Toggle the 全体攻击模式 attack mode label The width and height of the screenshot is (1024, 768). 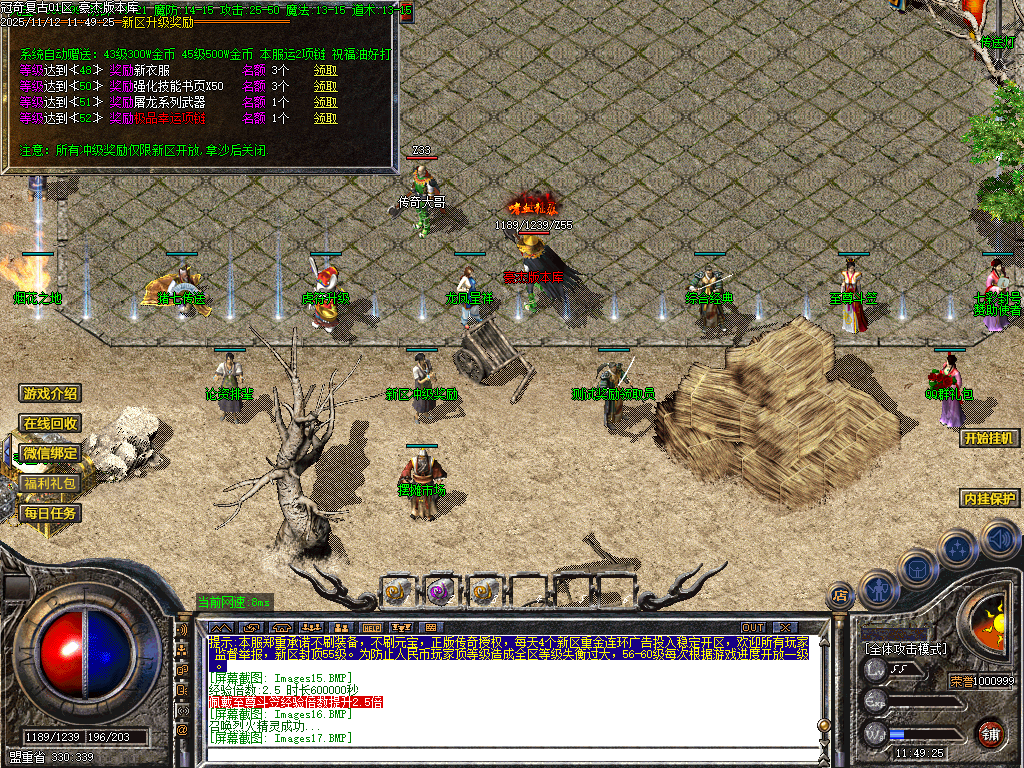pyautogui.click(x=905, y=648)
